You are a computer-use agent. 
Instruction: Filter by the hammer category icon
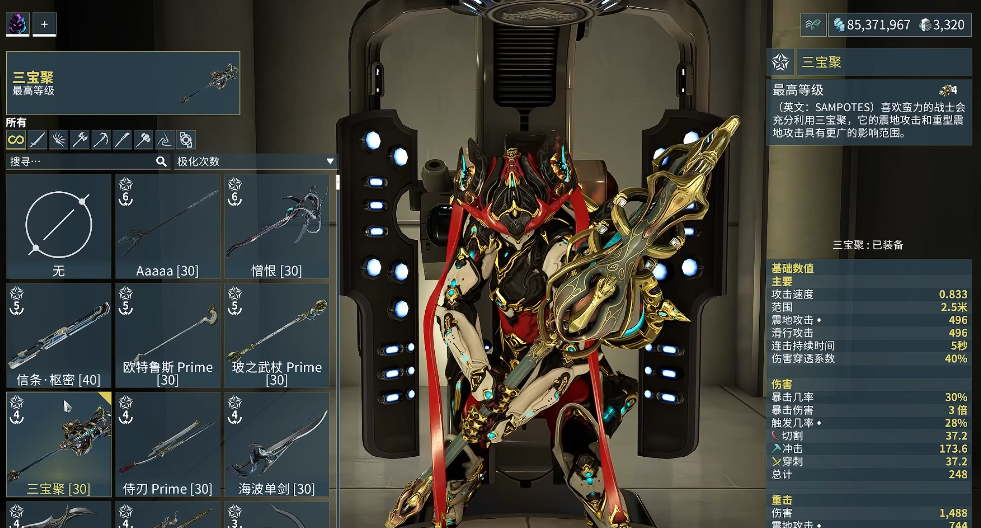pos(143,140)
